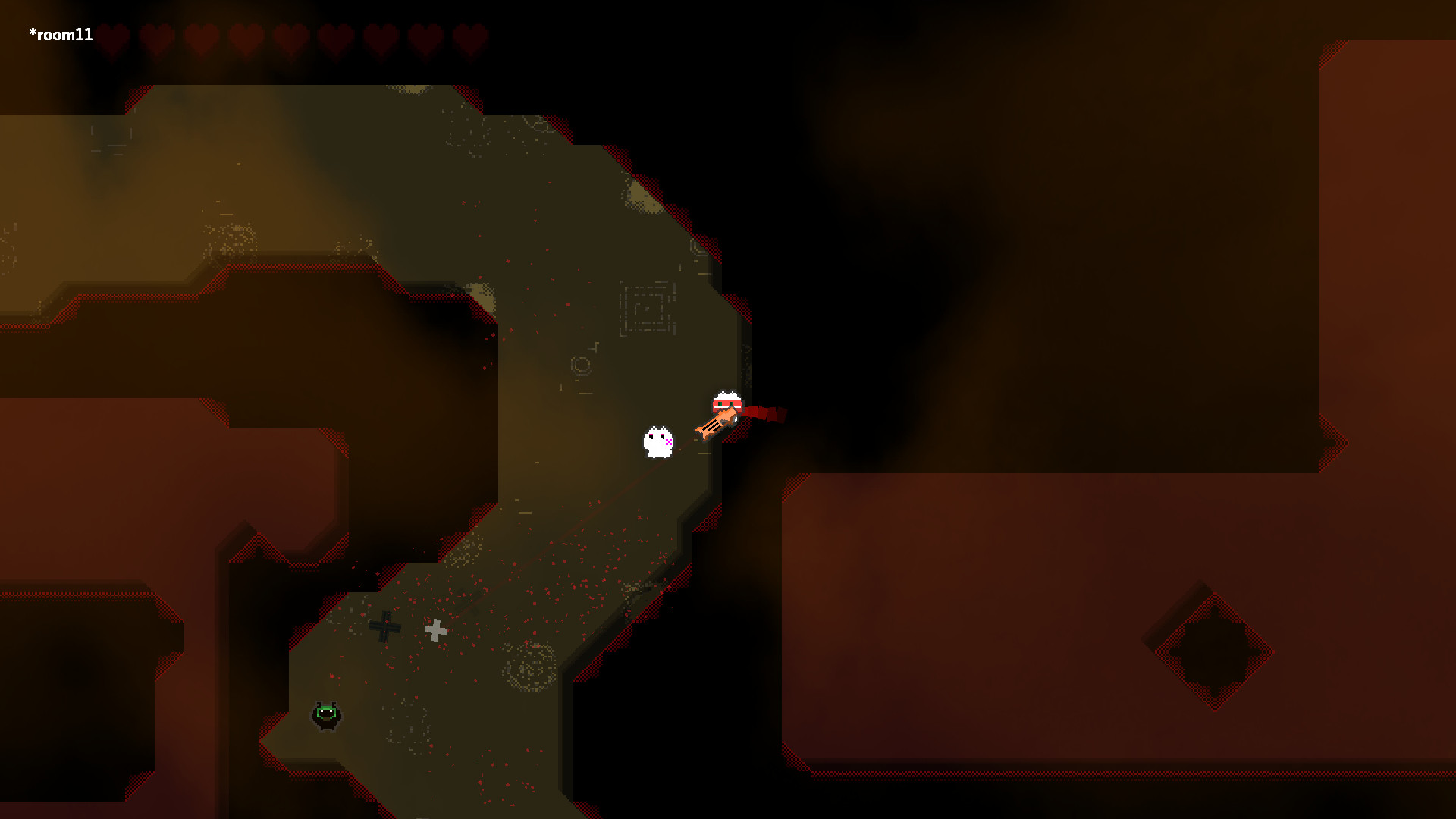Click the bunny's pink cheek mark
The height and width of the screenshot is (819, 1456).
point(667,441)
